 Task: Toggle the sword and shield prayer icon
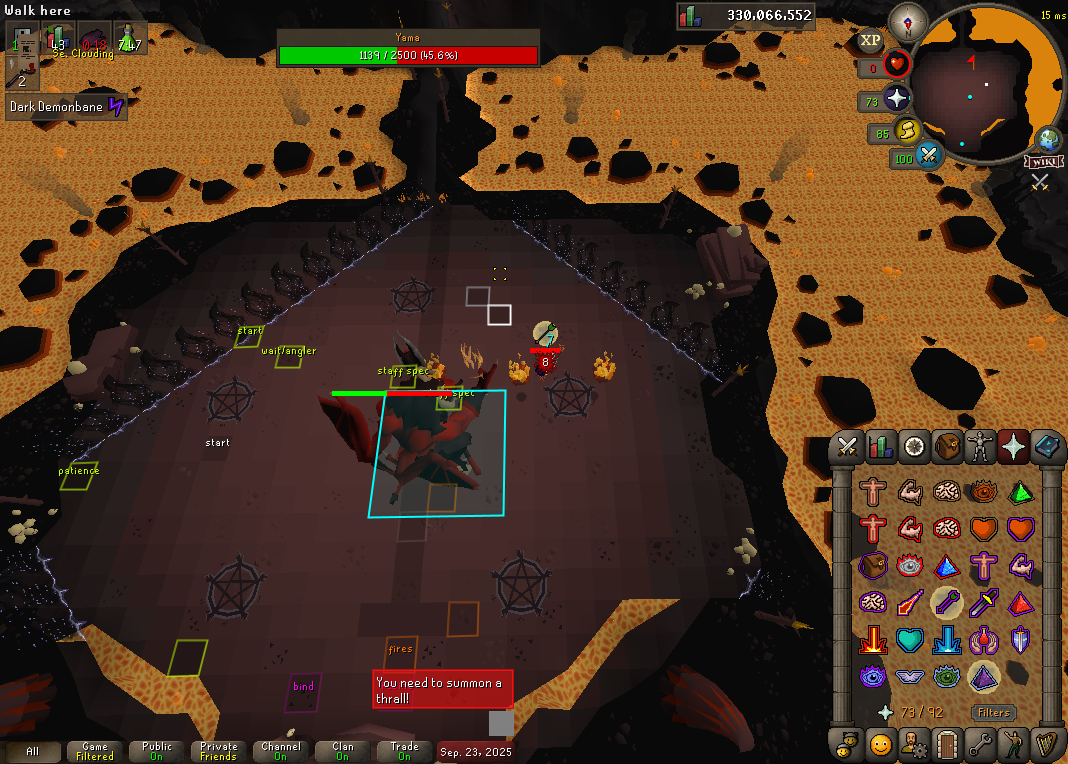click(1019, 639)
